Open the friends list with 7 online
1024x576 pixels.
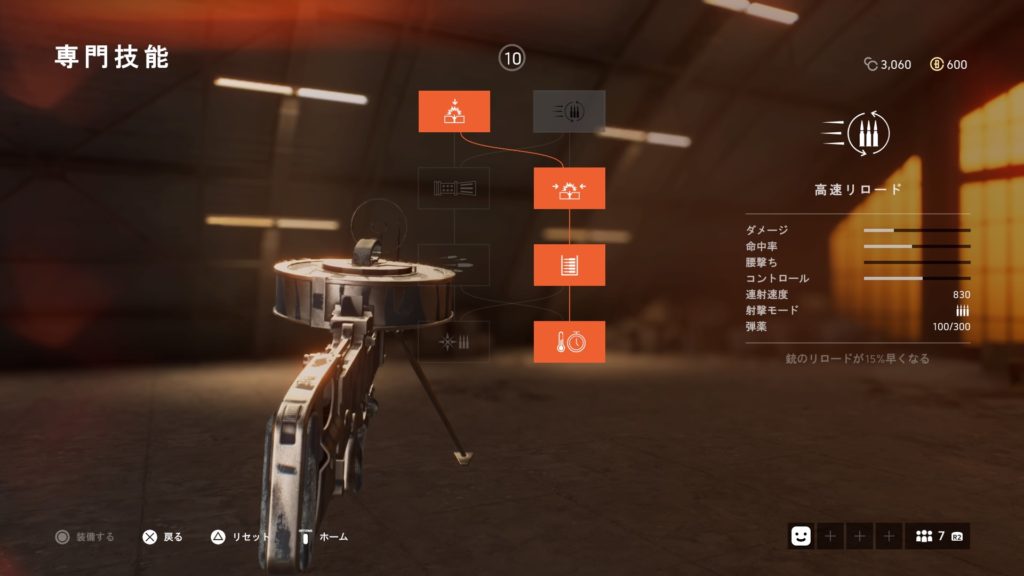(x=937, y=536)
